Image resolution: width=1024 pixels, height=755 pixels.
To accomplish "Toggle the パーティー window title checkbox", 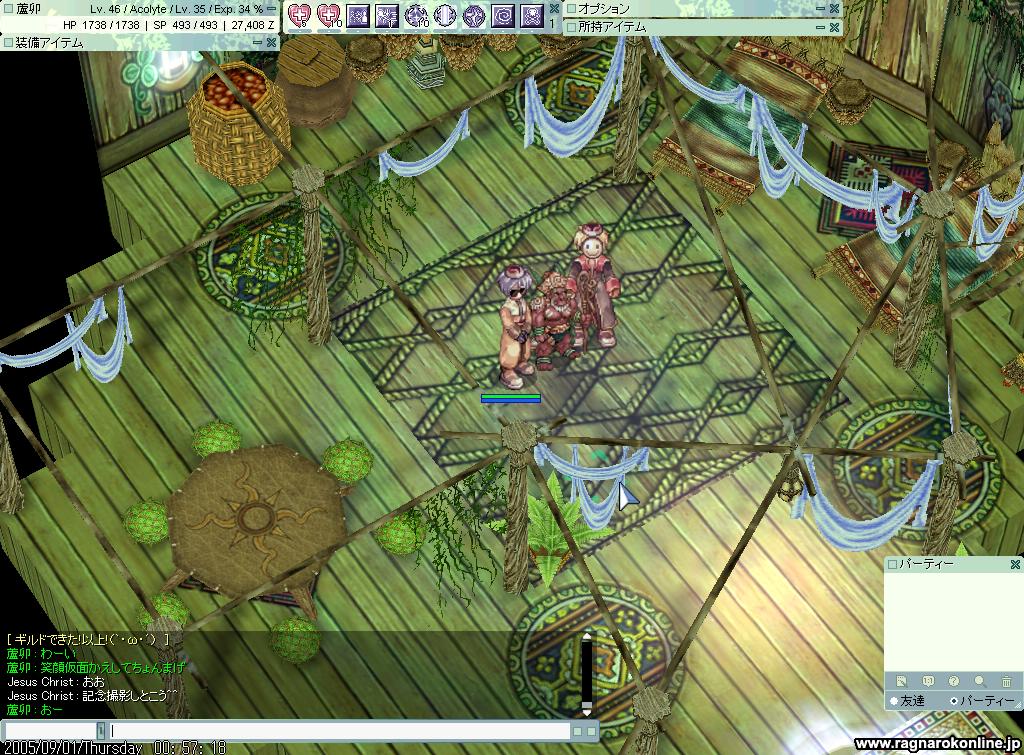I will click(893, 564).
